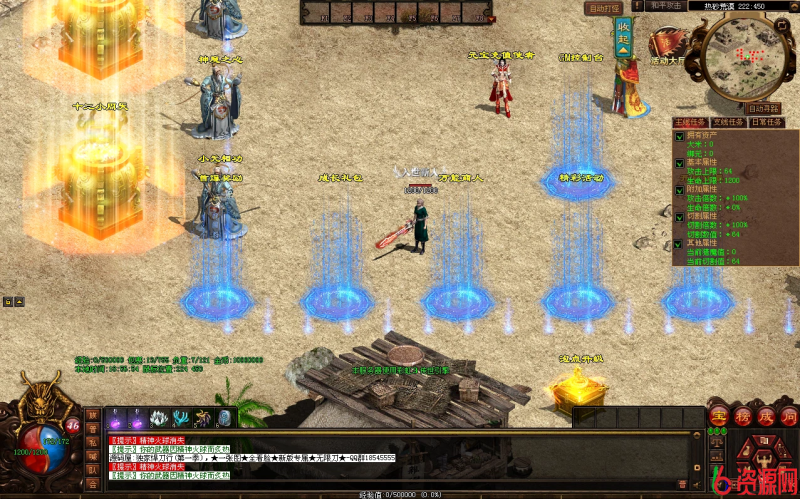This screenshot has width=800, height=499.
Task: Toggle the 基本属性 section checkbox
Action: pos(679,164)
